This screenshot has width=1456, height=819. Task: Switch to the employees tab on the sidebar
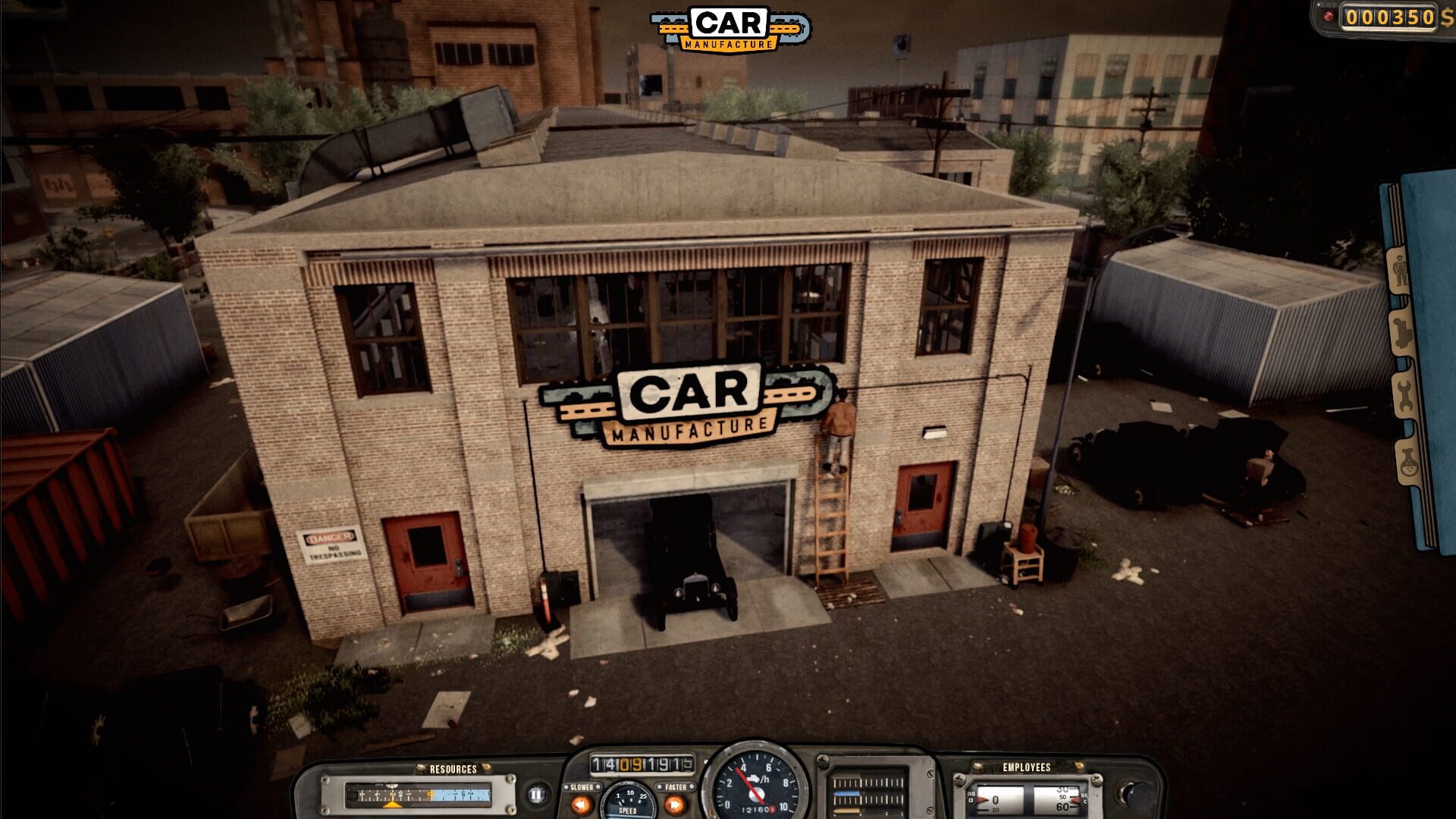[1400, 271]
